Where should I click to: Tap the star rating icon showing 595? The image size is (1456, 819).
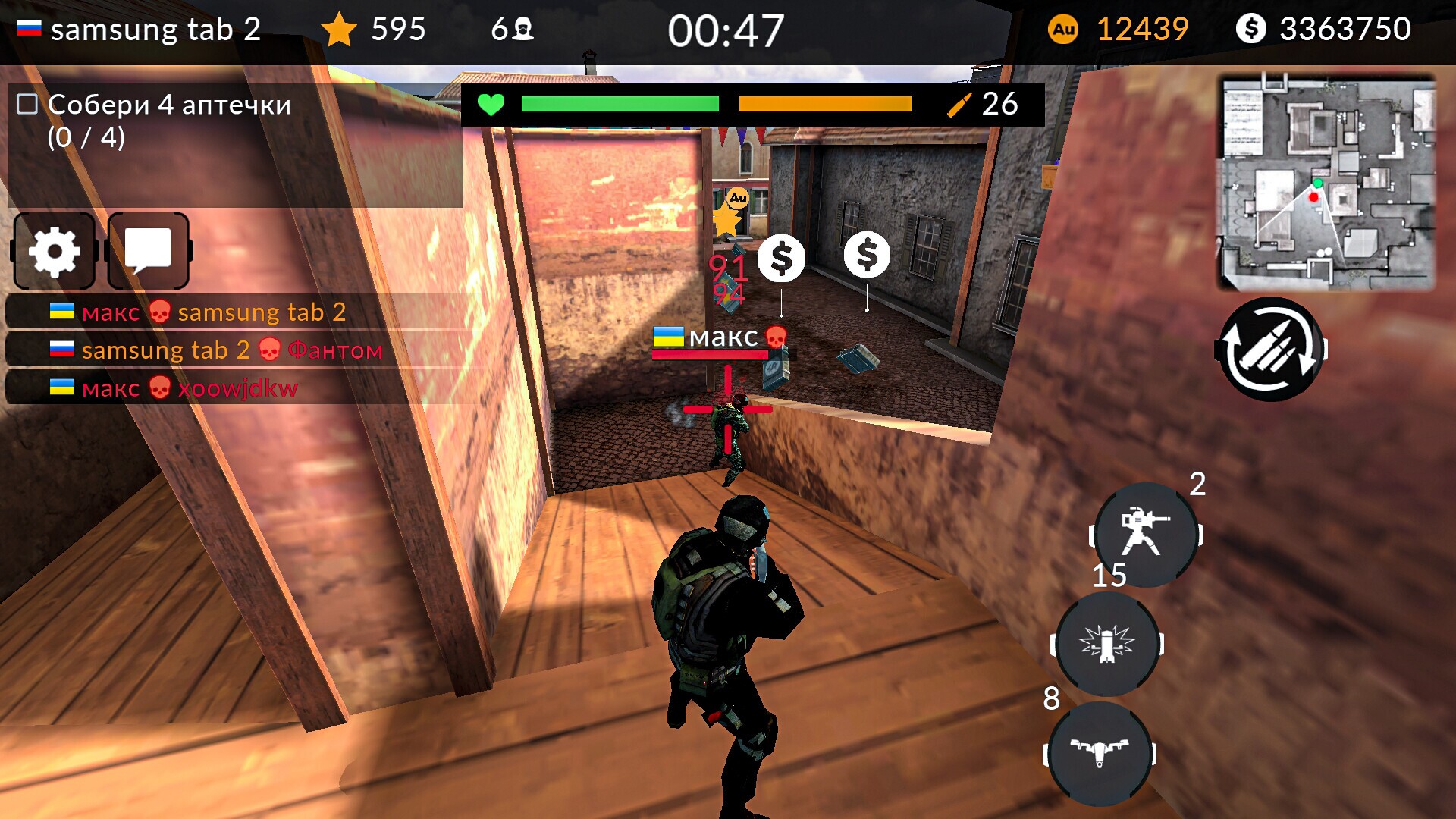(x=340, y=29)
